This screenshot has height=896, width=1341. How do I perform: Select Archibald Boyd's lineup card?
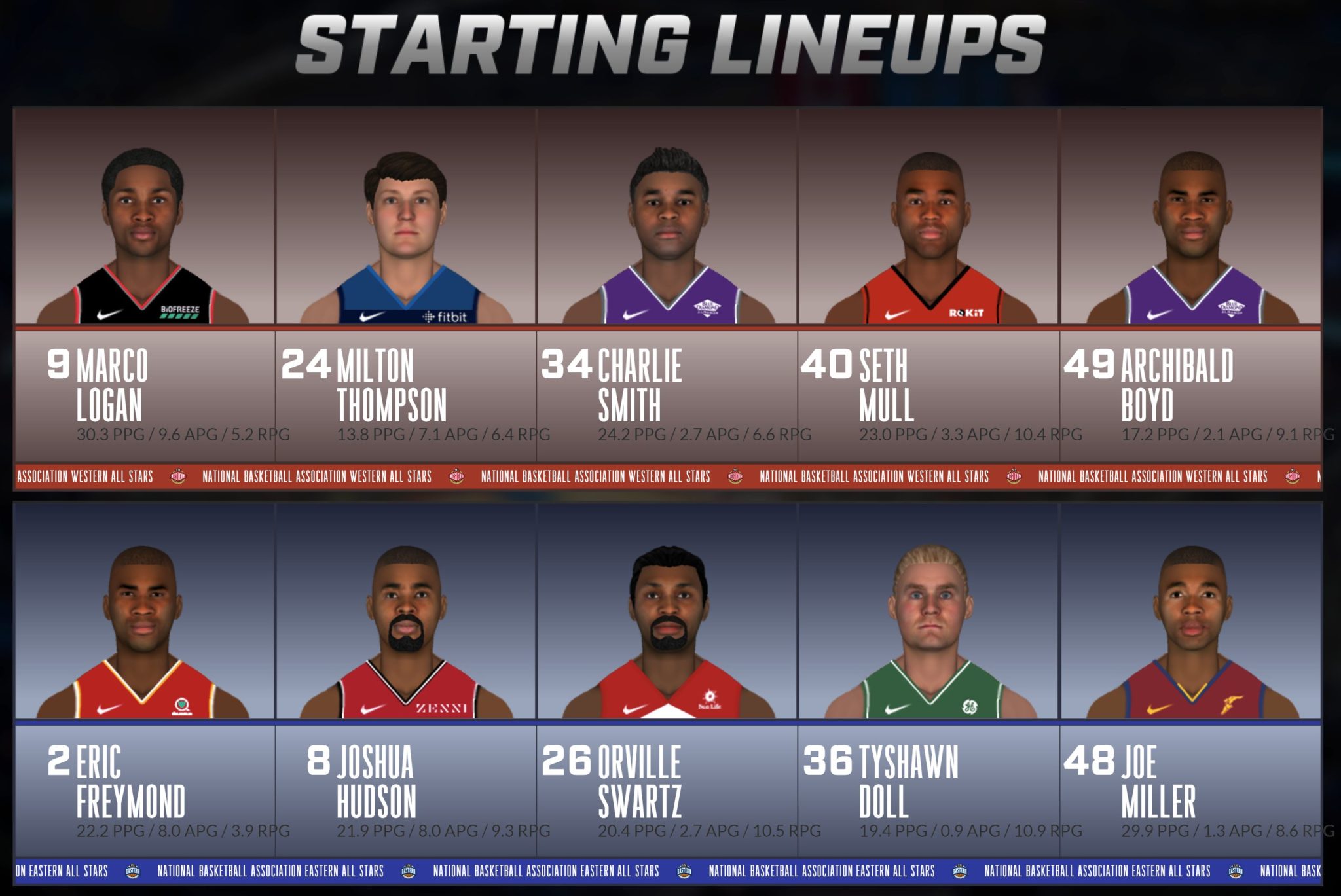coord(1190,285)
